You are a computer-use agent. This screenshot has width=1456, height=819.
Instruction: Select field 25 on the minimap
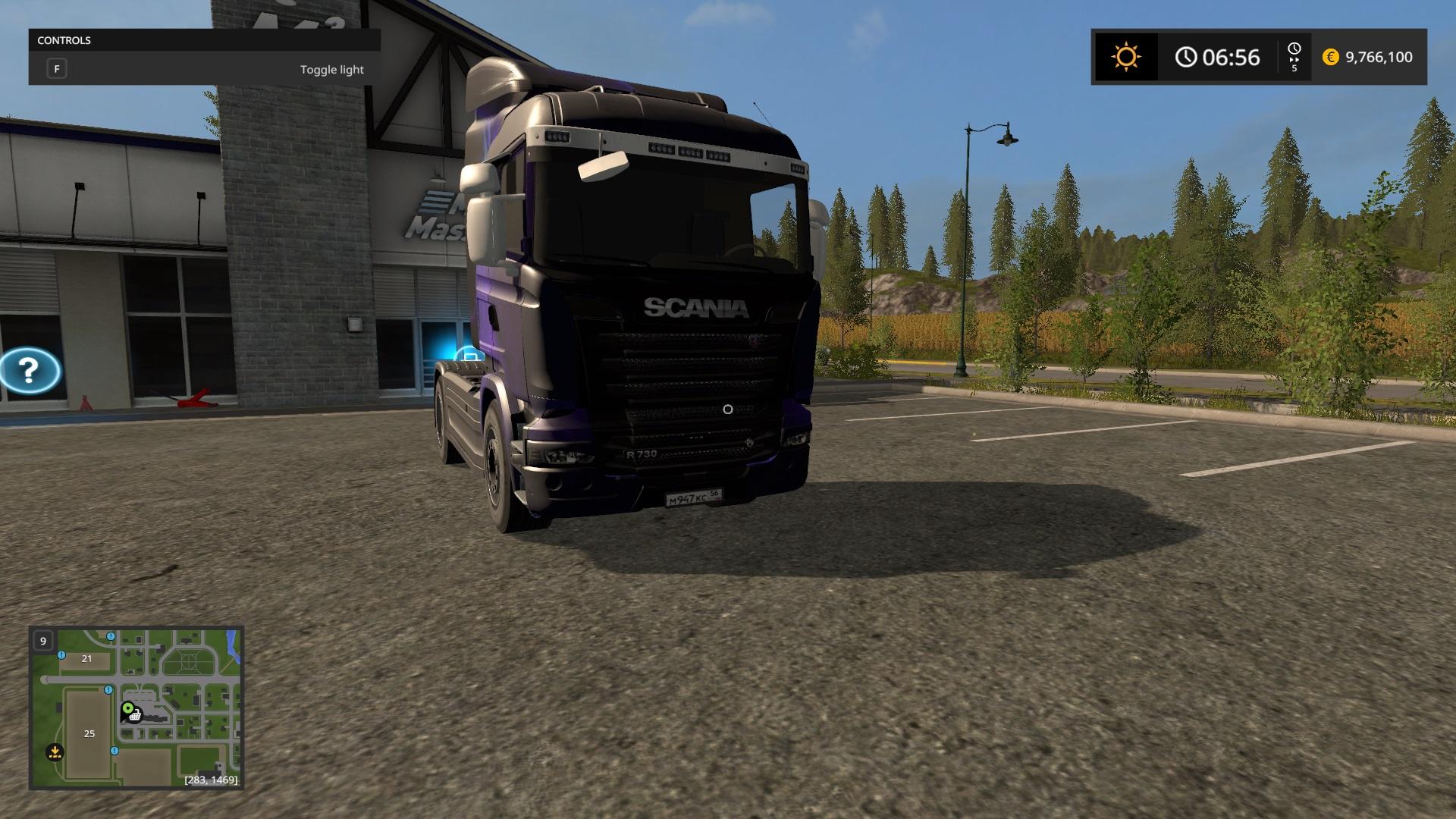[x=89, y=733]
